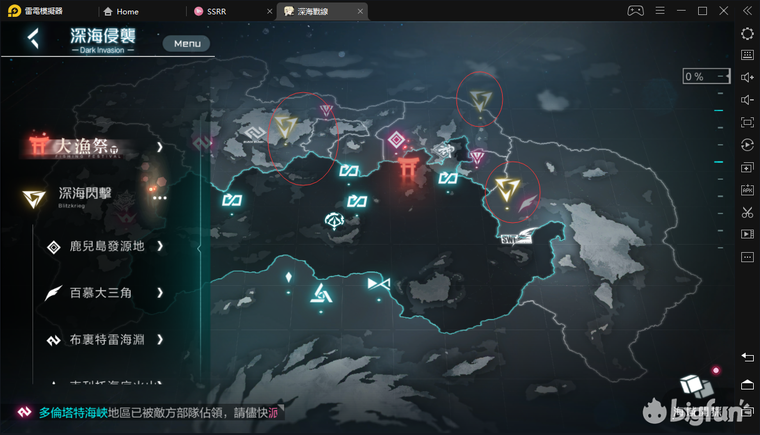
Task: Click the white cloud-shaped map marker
Action: (335, 219)
